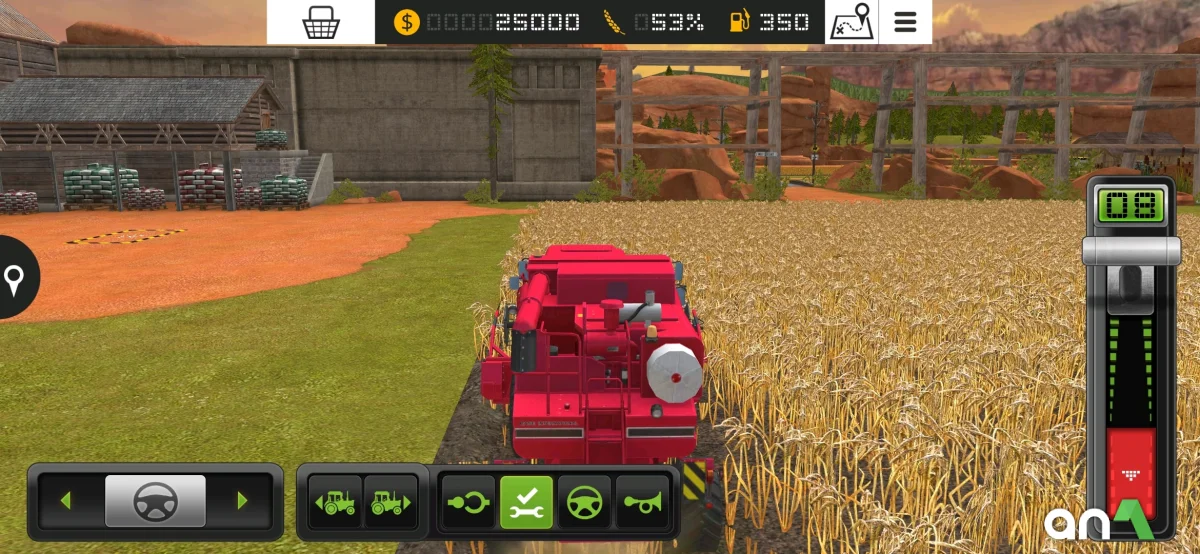1200x554 pixels.
Task: Switch to the previous vehicle
Action: (336, 502)
